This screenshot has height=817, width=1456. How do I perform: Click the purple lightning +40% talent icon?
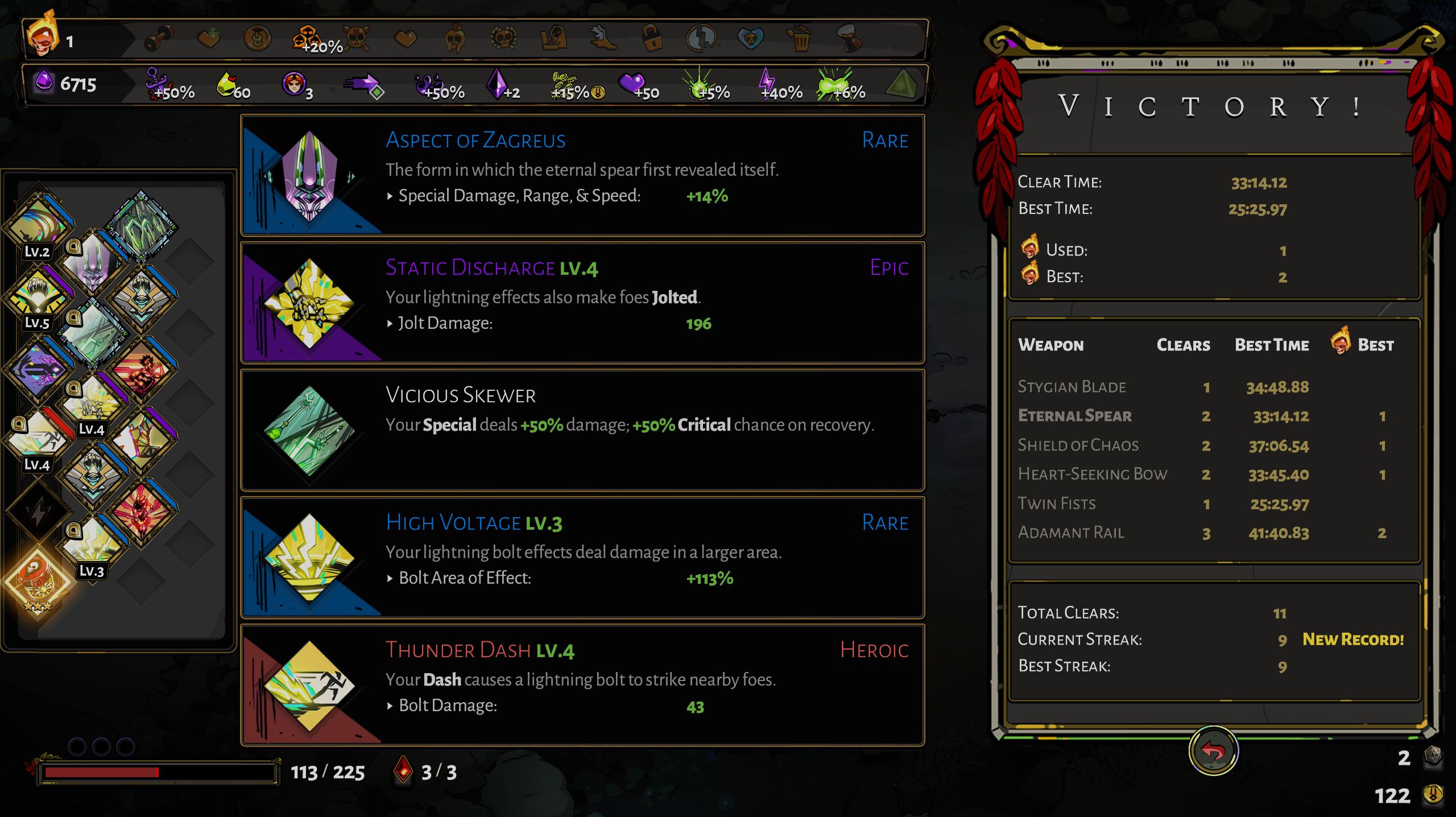[x=768, y=84]
